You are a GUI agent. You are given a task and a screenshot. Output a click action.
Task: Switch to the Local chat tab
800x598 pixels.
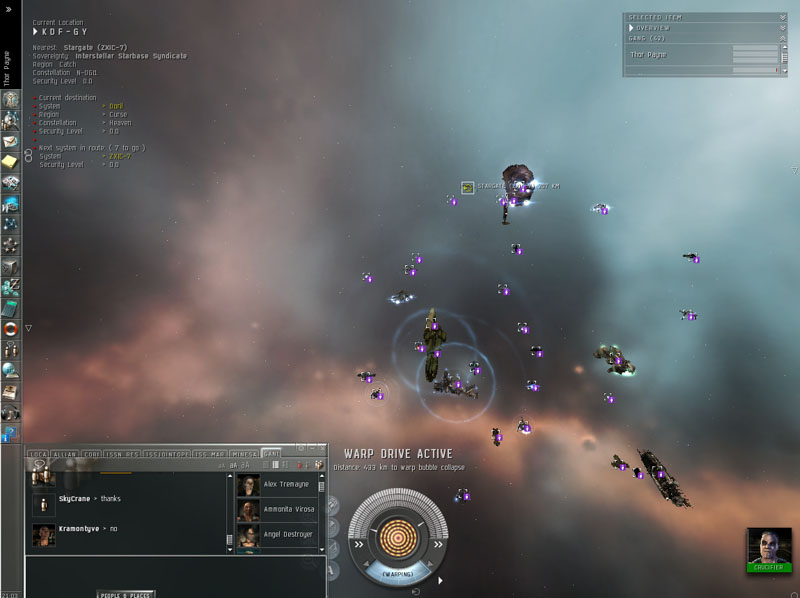click(39, 454)
